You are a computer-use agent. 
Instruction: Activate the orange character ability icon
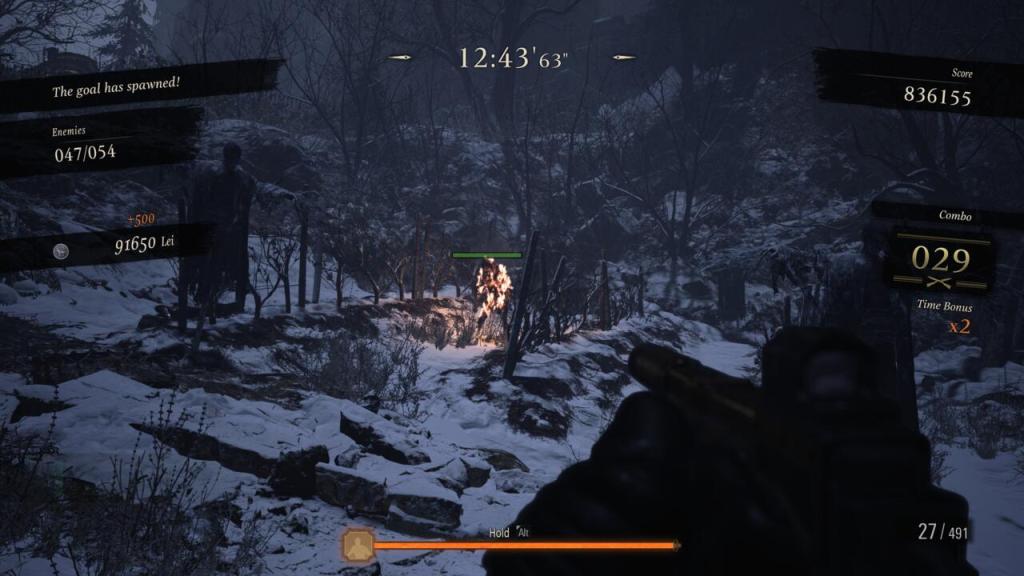[358, 545]
